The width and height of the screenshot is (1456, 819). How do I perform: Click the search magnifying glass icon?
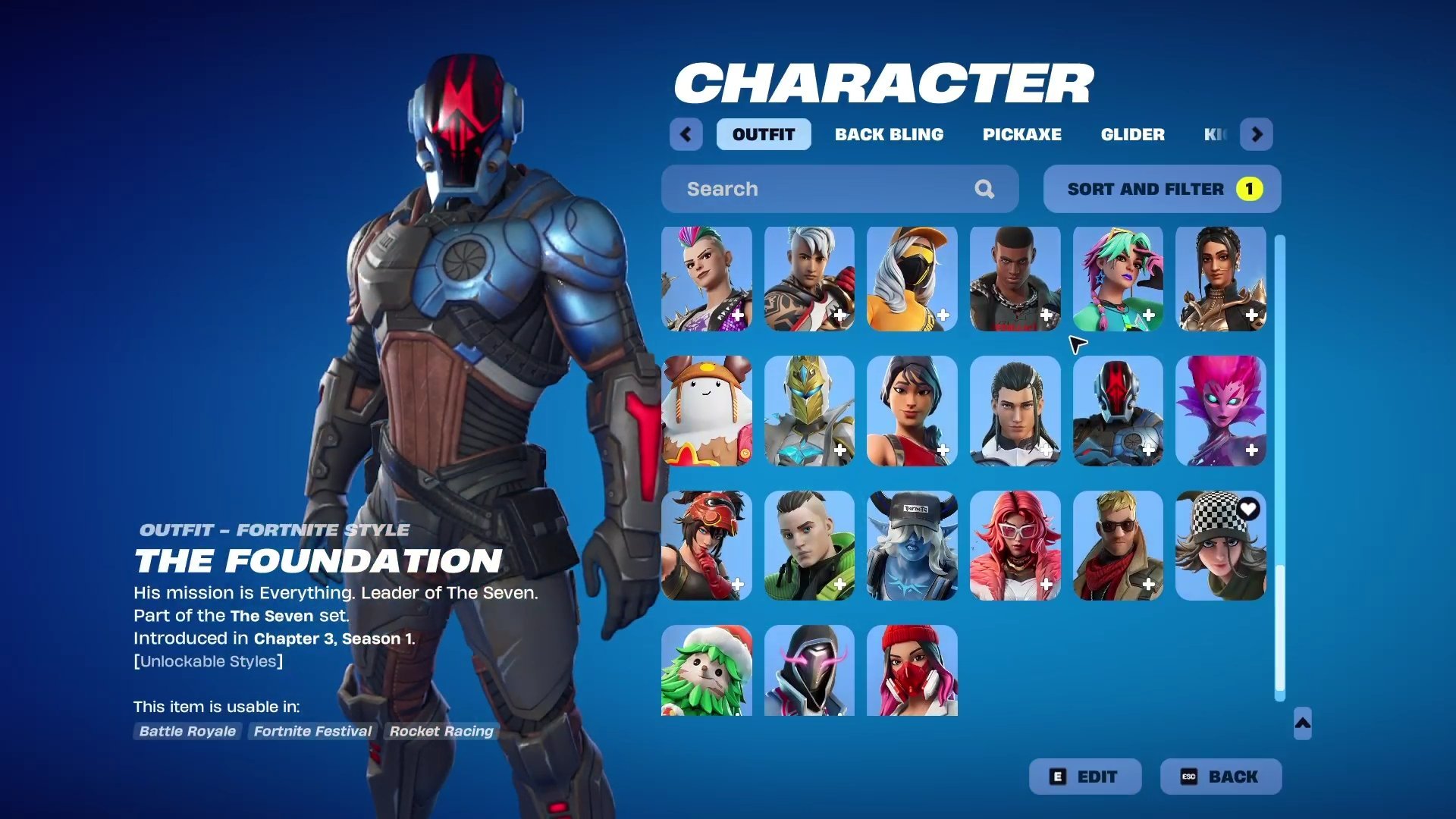tap(984, 189)
